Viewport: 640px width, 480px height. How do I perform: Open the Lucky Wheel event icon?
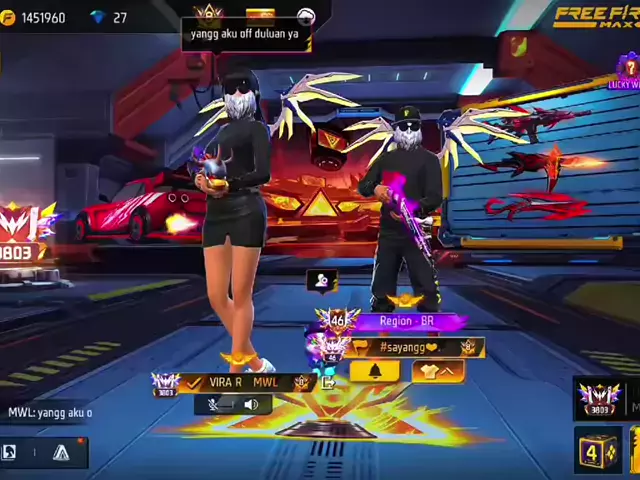(627, 72)
